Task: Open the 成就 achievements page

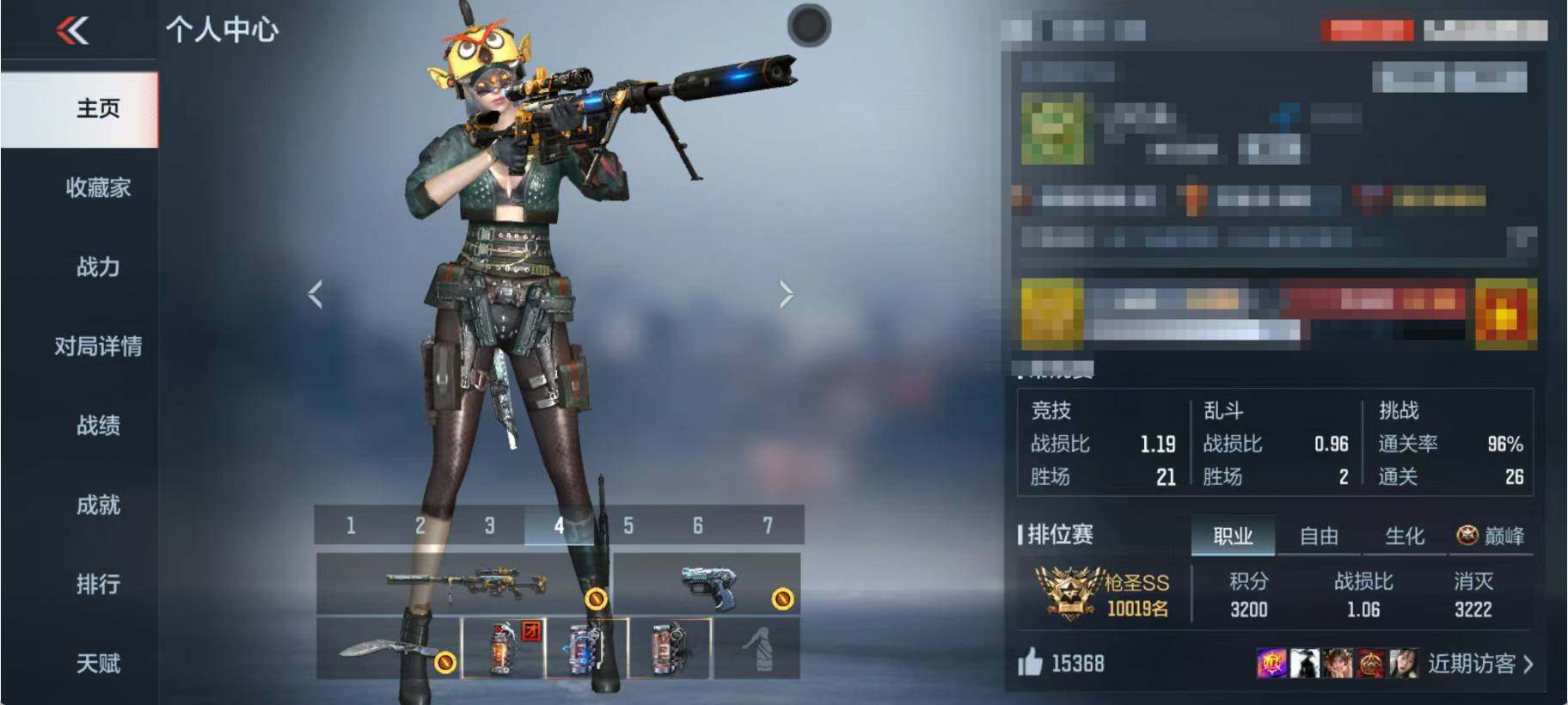Action: pyautogui.click(x=98, y=505)
